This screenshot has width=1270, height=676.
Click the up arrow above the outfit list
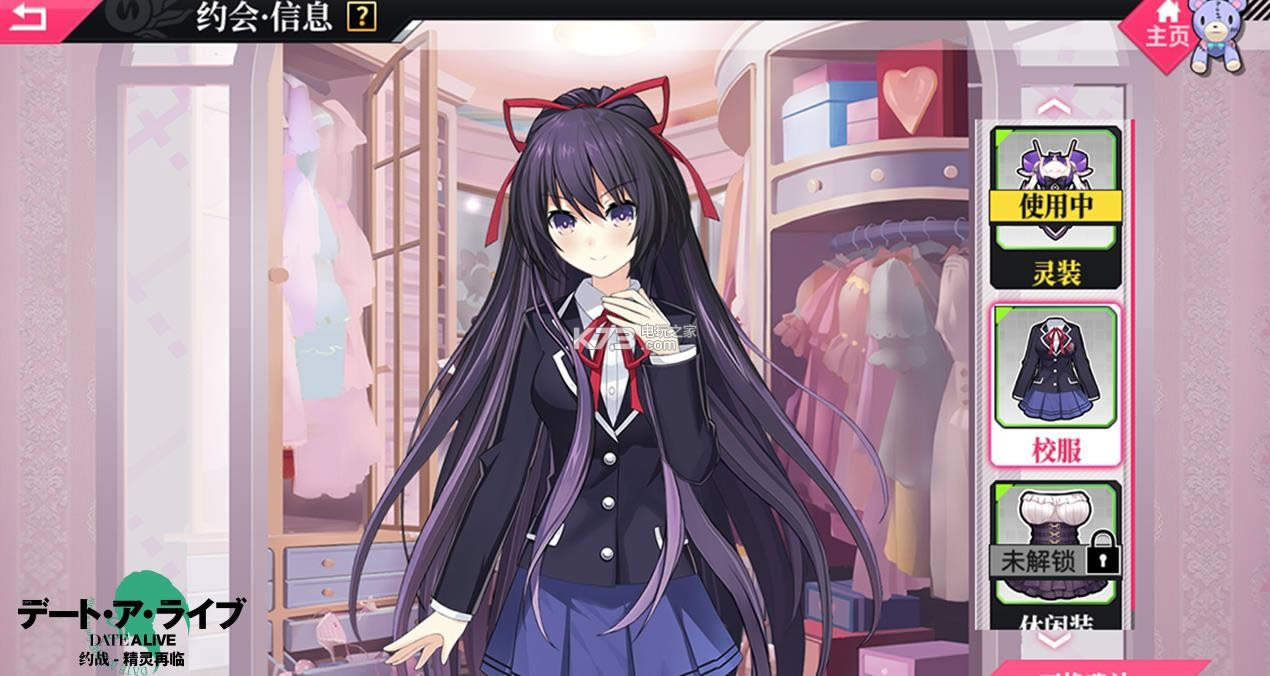1056,105
